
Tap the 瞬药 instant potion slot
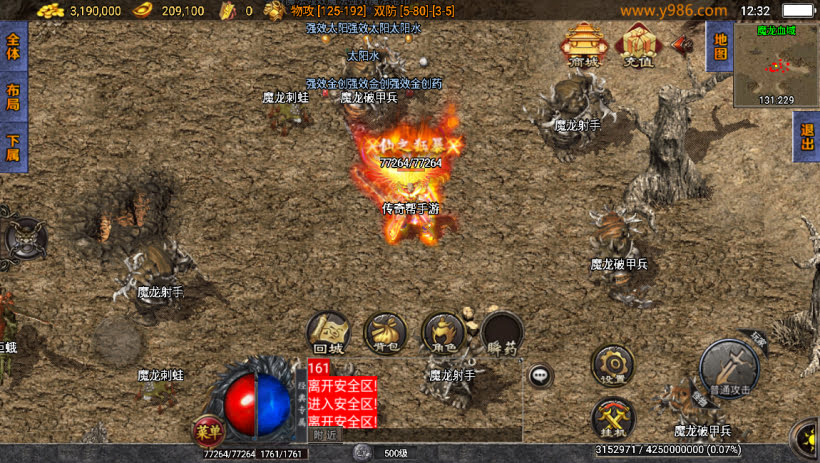[501, 333]
